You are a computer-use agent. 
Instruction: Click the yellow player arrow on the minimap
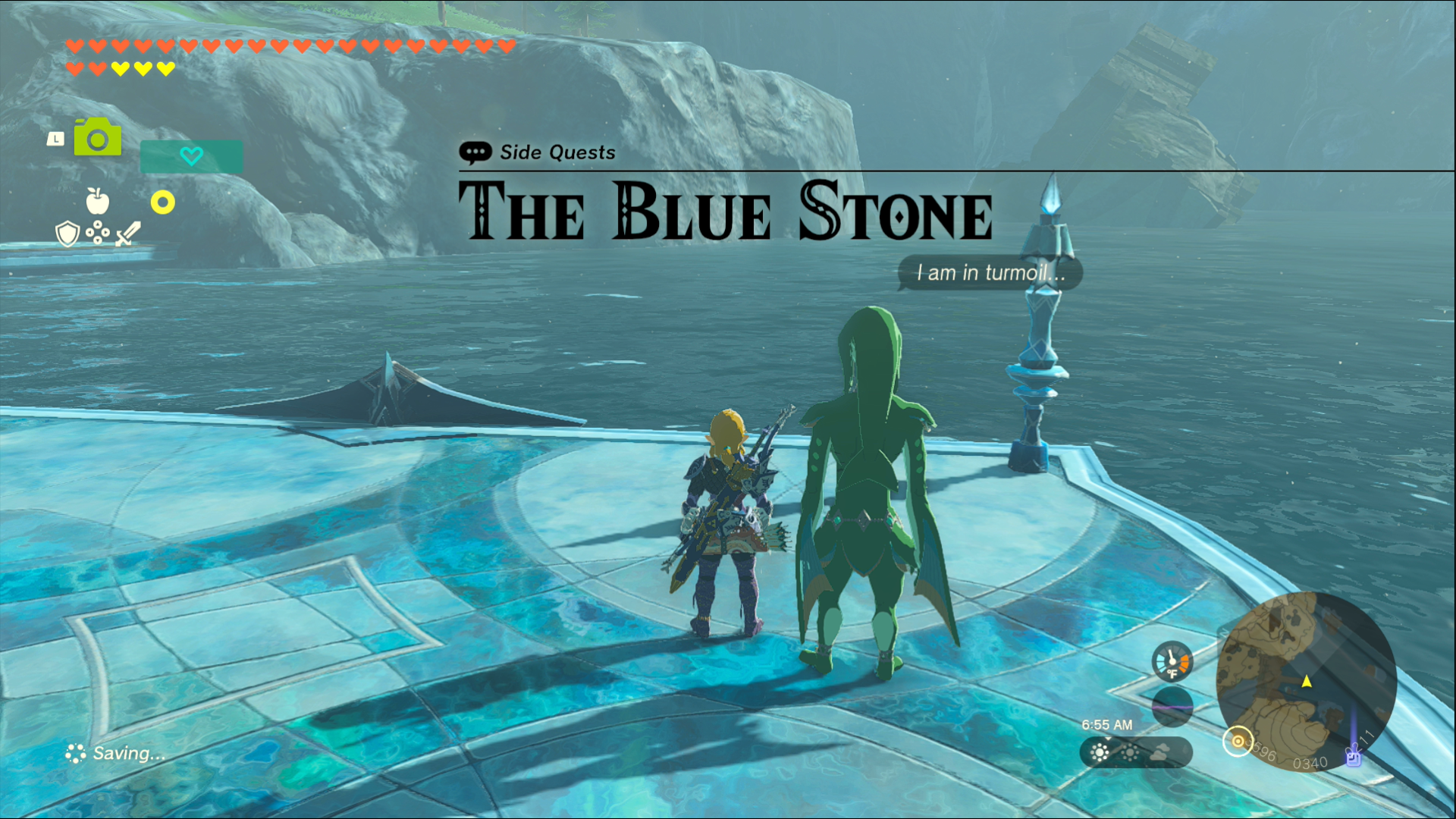1307,682
